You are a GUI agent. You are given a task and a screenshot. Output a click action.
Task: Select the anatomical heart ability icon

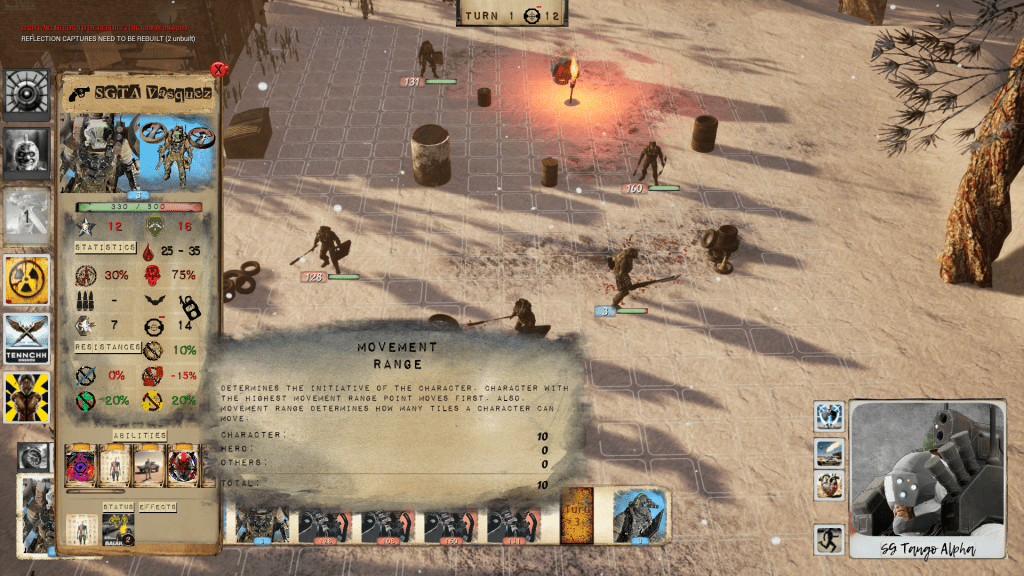828,486
